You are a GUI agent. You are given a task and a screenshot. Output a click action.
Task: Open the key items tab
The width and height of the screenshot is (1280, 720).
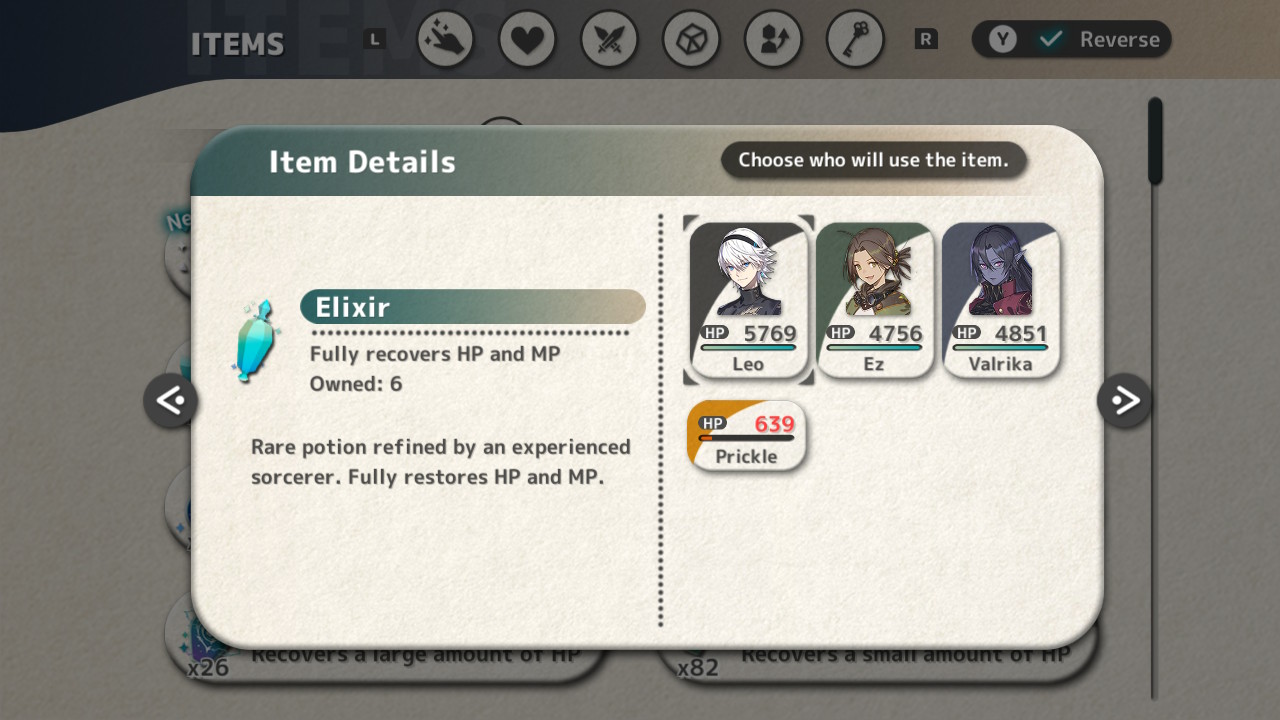click(855, 40)
